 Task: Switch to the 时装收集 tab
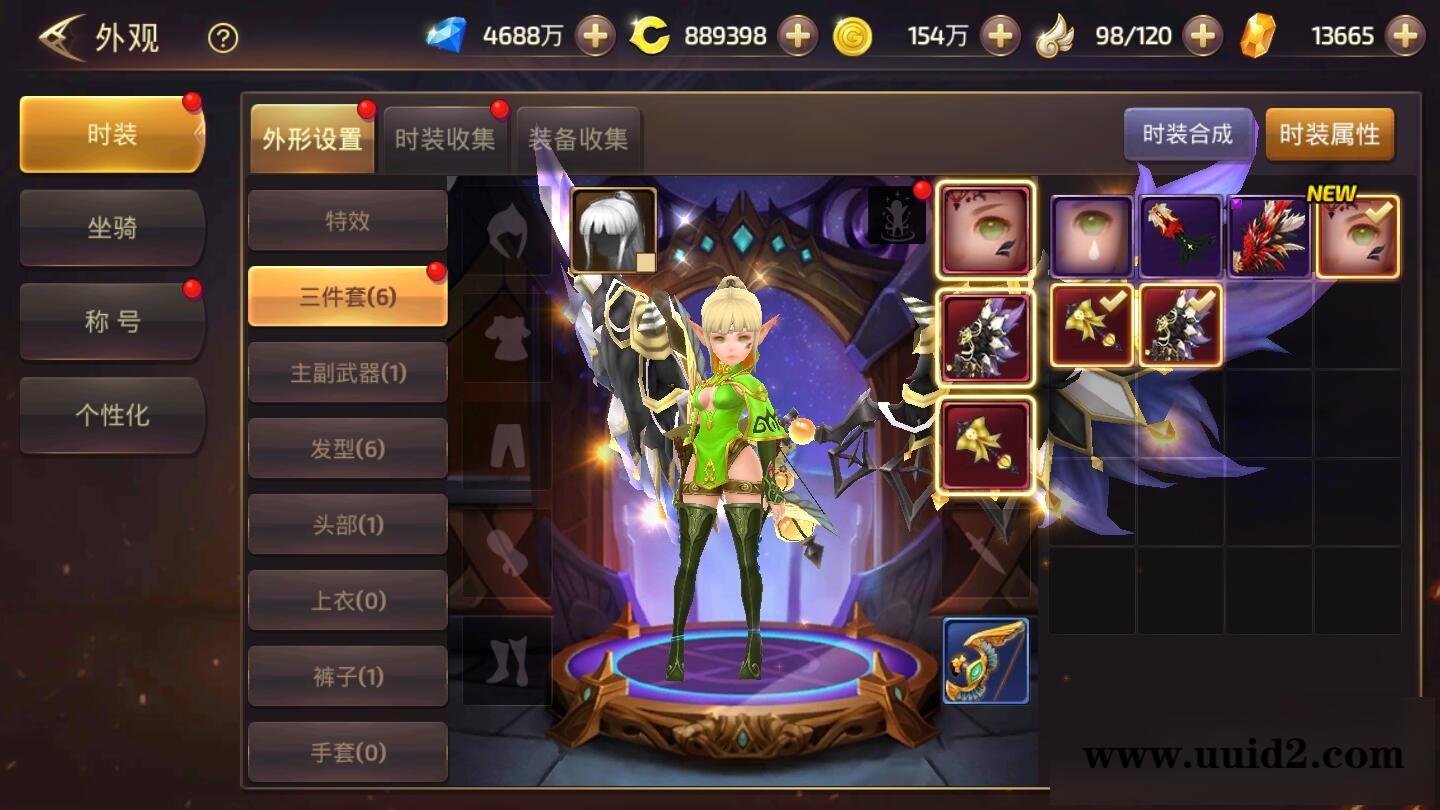[445, 139]
